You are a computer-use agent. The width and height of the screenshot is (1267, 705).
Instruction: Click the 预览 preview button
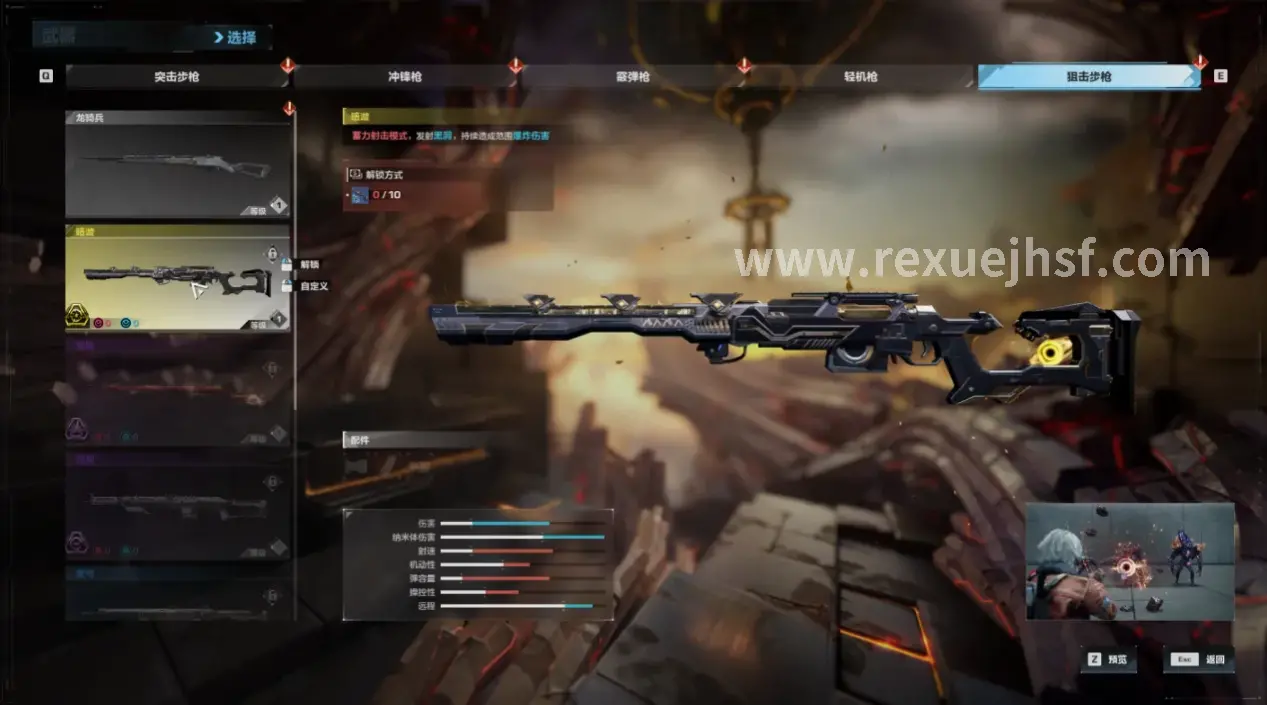(1107, 660)
